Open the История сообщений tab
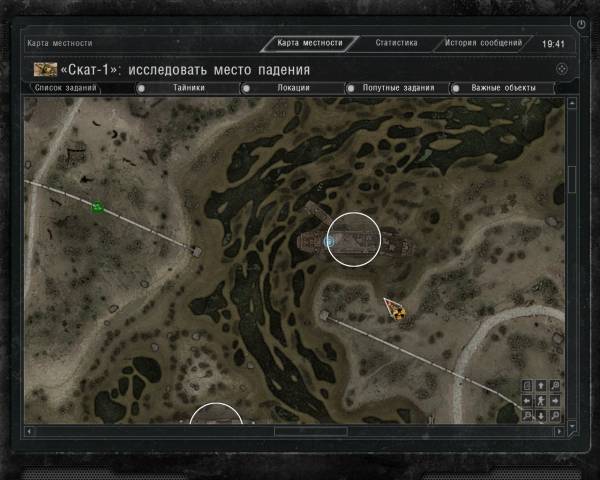Screen dimensions: 600x480 tap(483, 43)
